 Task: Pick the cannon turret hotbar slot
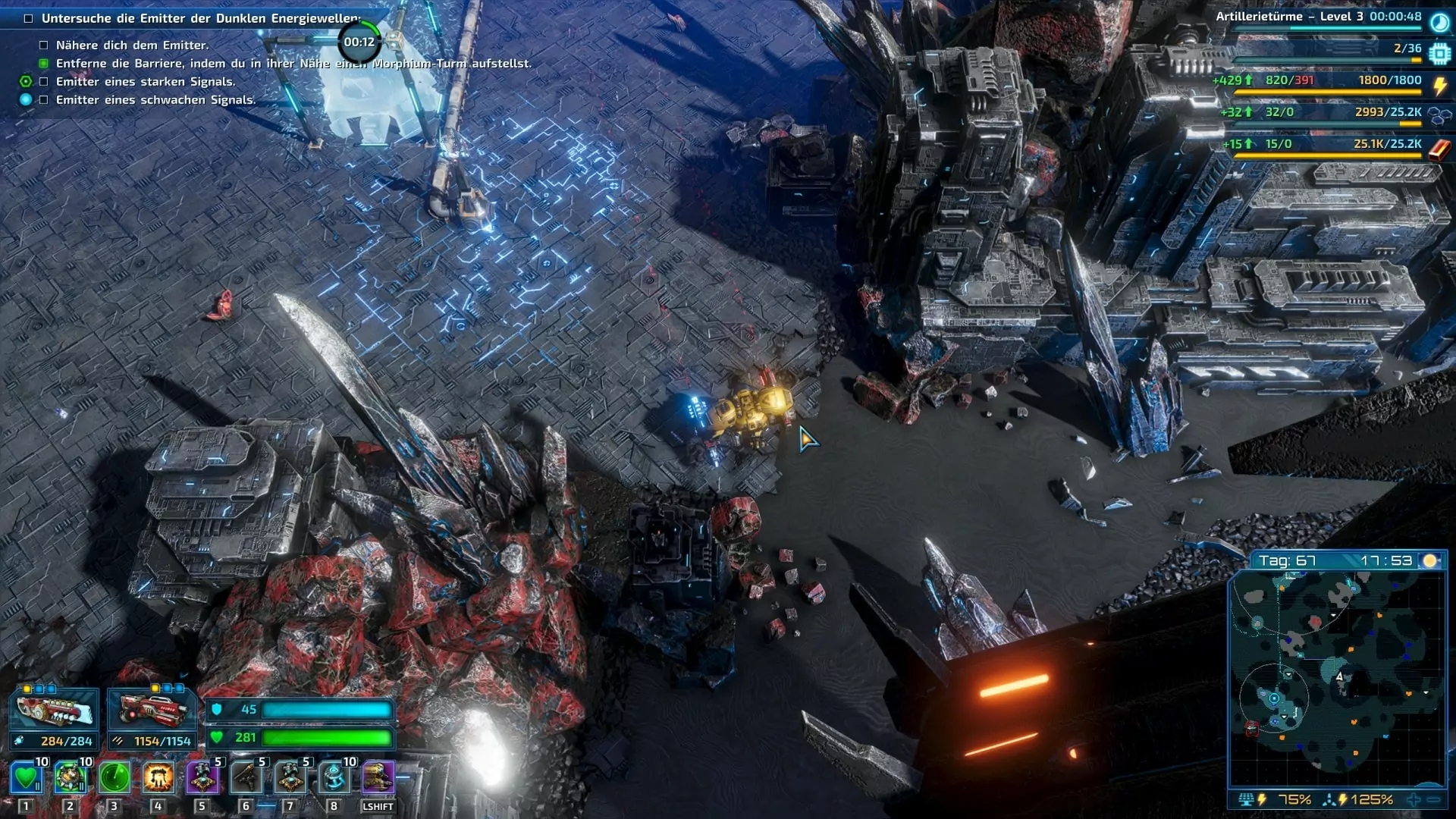(x=246, y=778)
